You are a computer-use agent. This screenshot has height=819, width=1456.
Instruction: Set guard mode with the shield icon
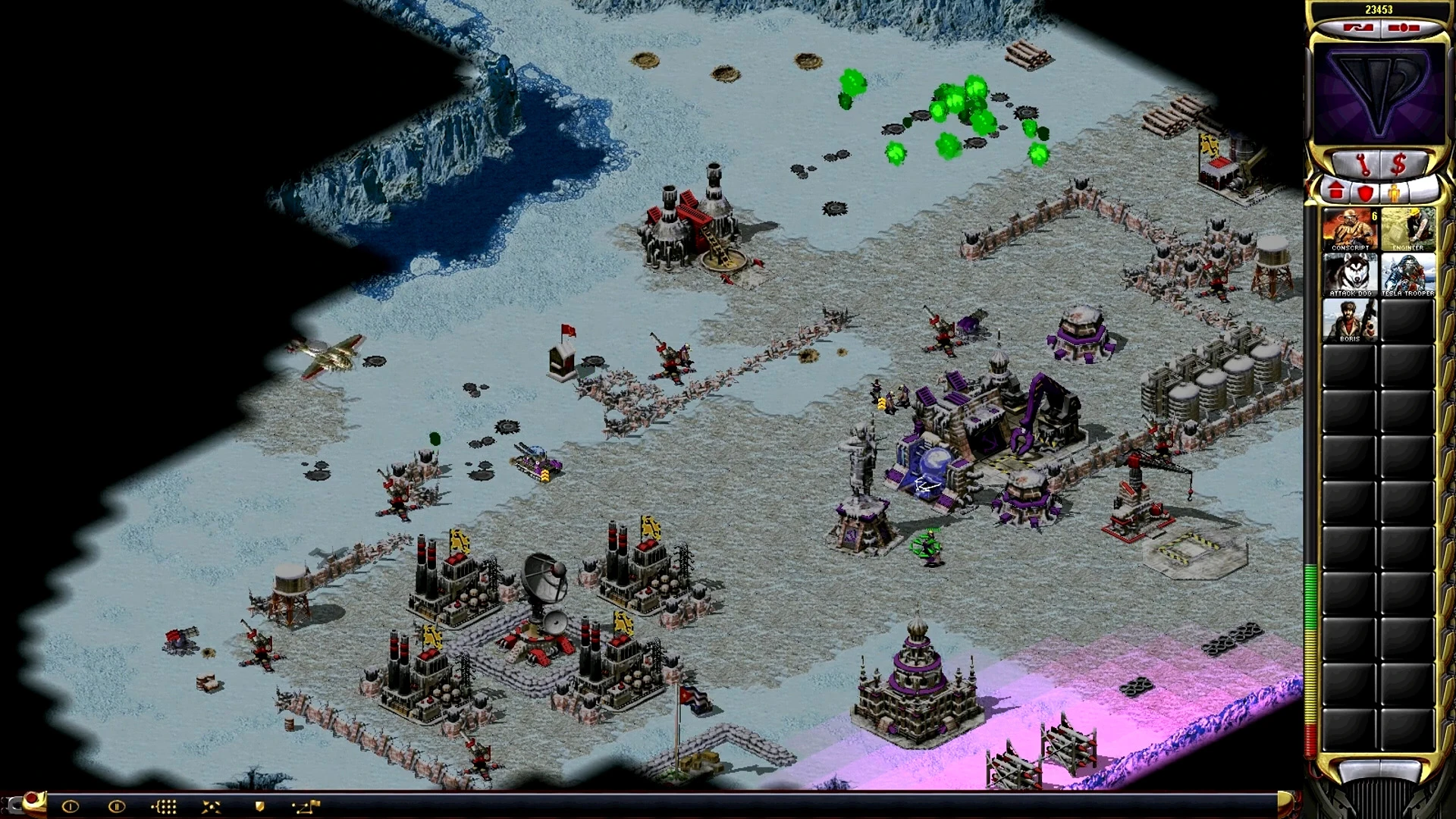pos(259,806)
